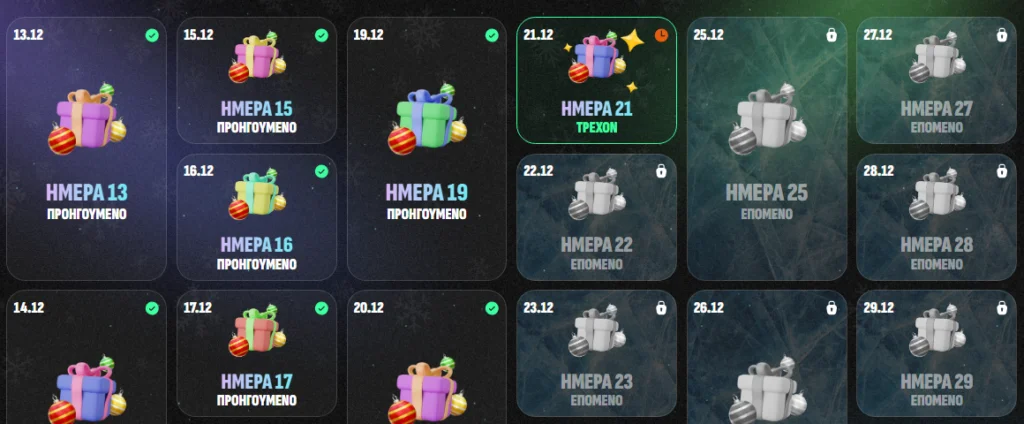The image size is (1024, 424).
Task: Select the ΗΜΕΡΑ 19 gift tile
Action: tap(427, 148)
